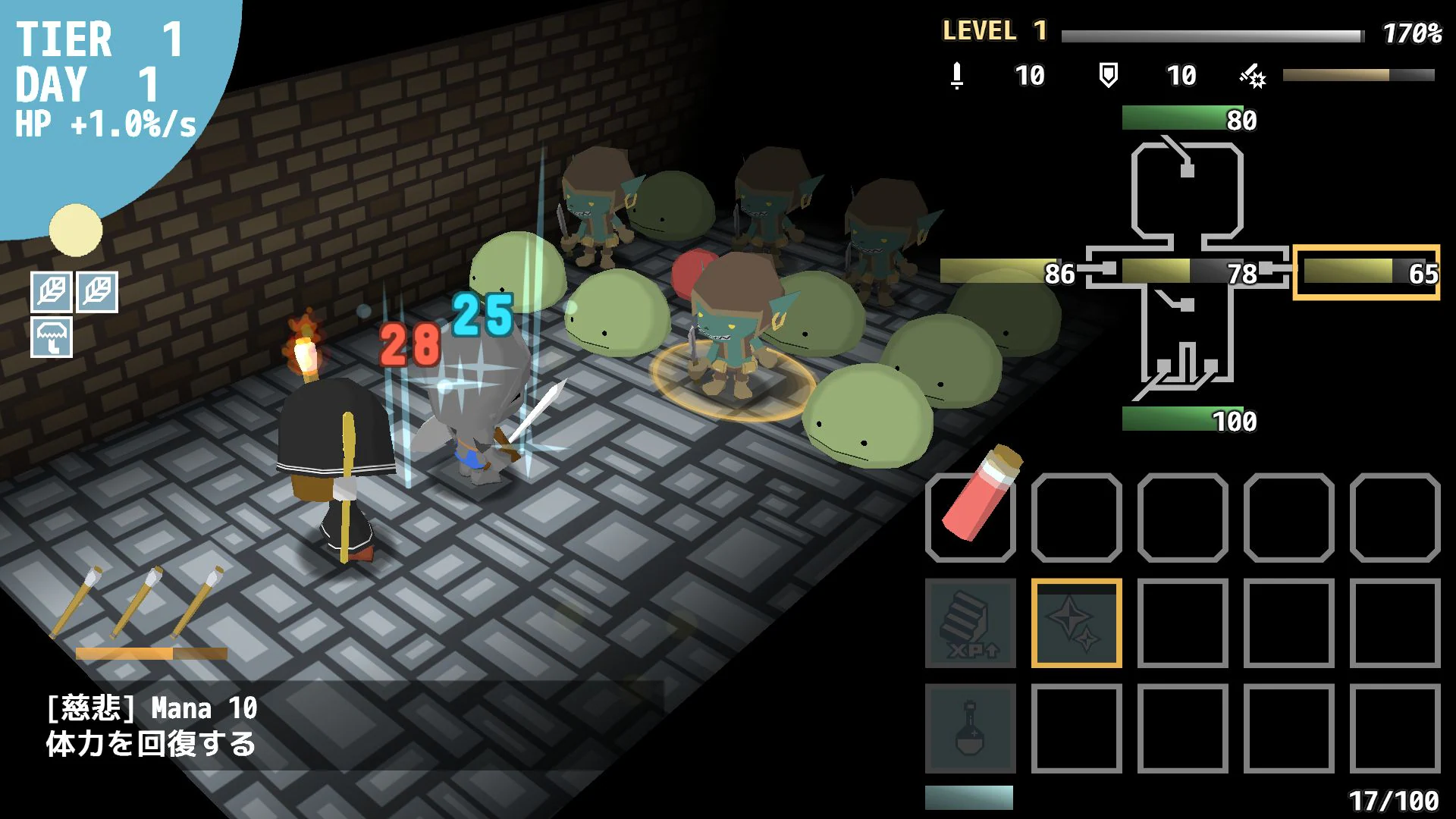
Task: Open the 100-durability boots slot details
Action: [1183, 419]
